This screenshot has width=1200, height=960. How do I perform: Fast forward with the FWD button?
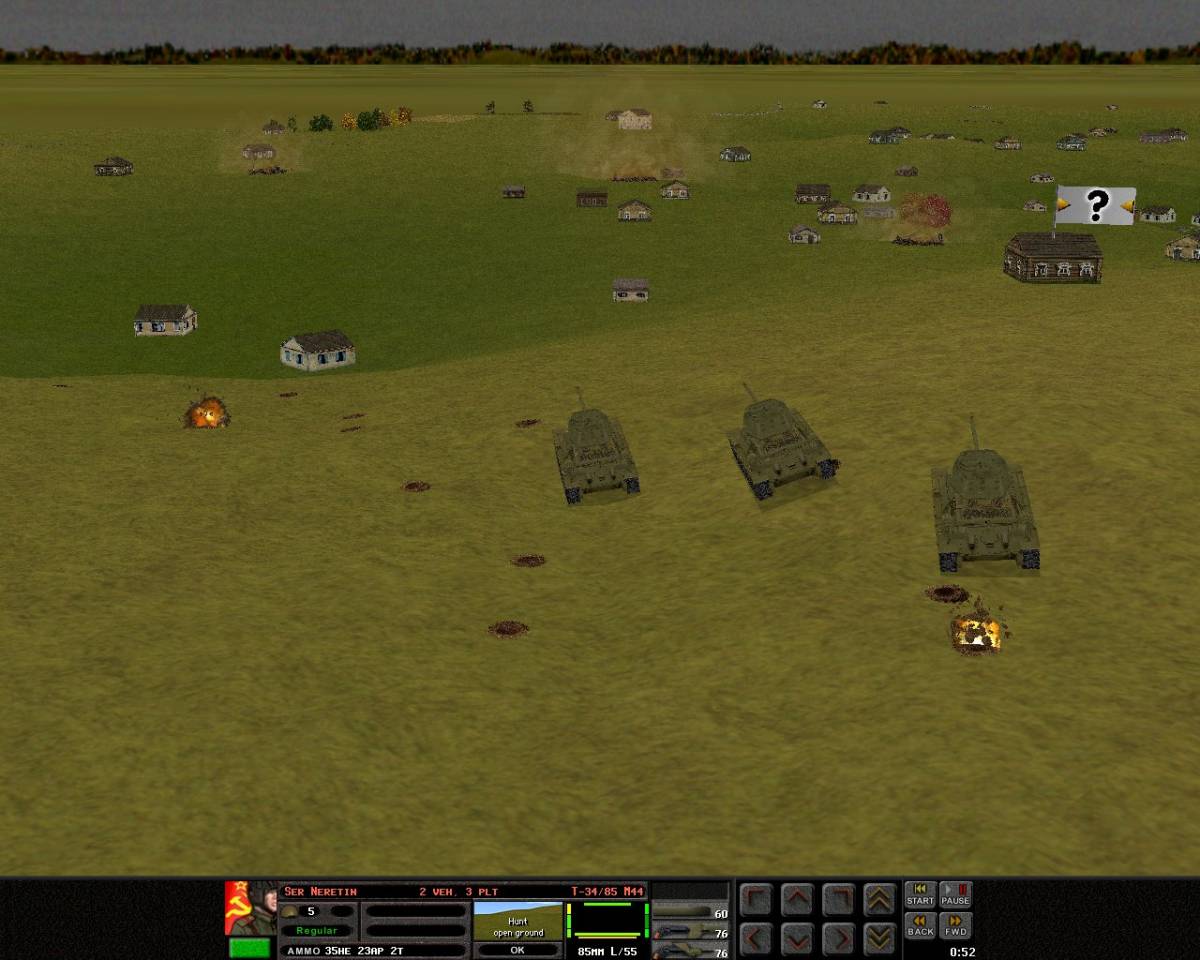point(955,925)
